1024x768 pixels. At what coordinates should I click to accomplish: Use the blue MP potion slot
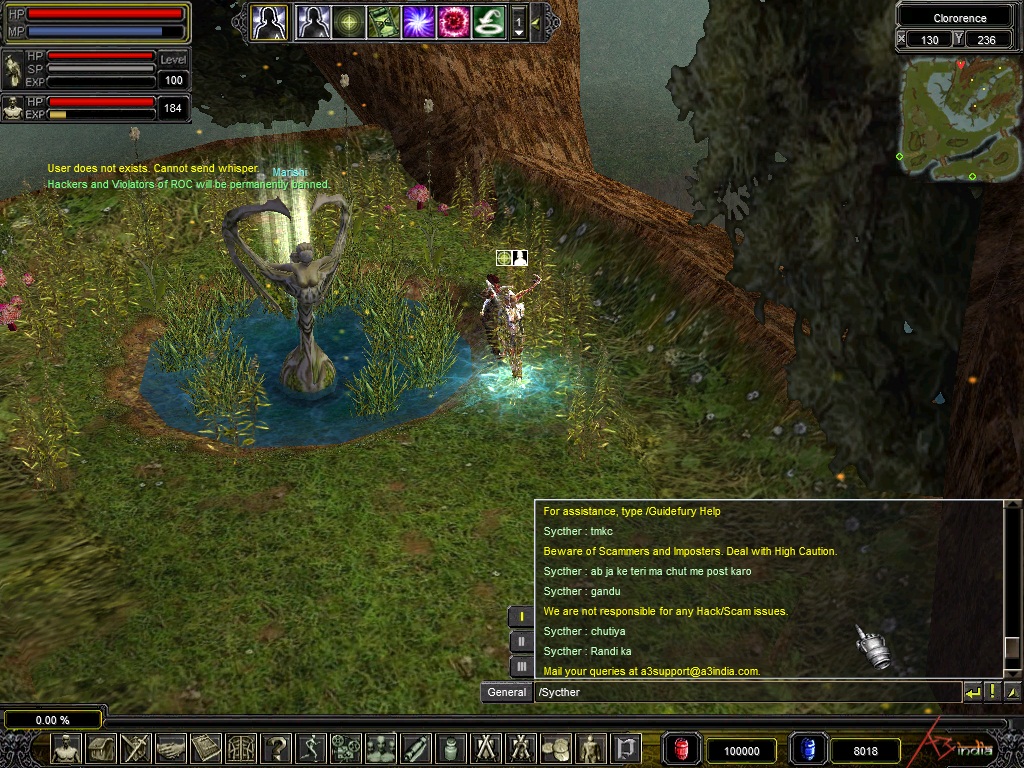809,749
